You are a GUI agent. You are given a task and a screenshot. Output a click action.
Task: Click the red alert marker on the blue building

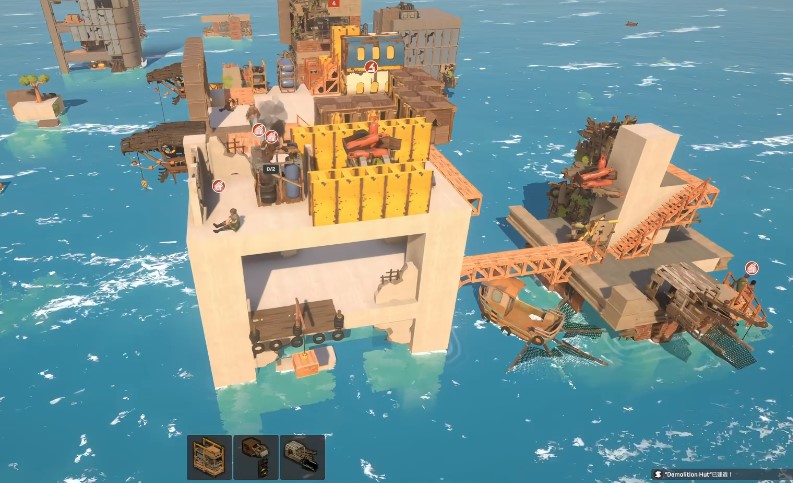(371, 67)
